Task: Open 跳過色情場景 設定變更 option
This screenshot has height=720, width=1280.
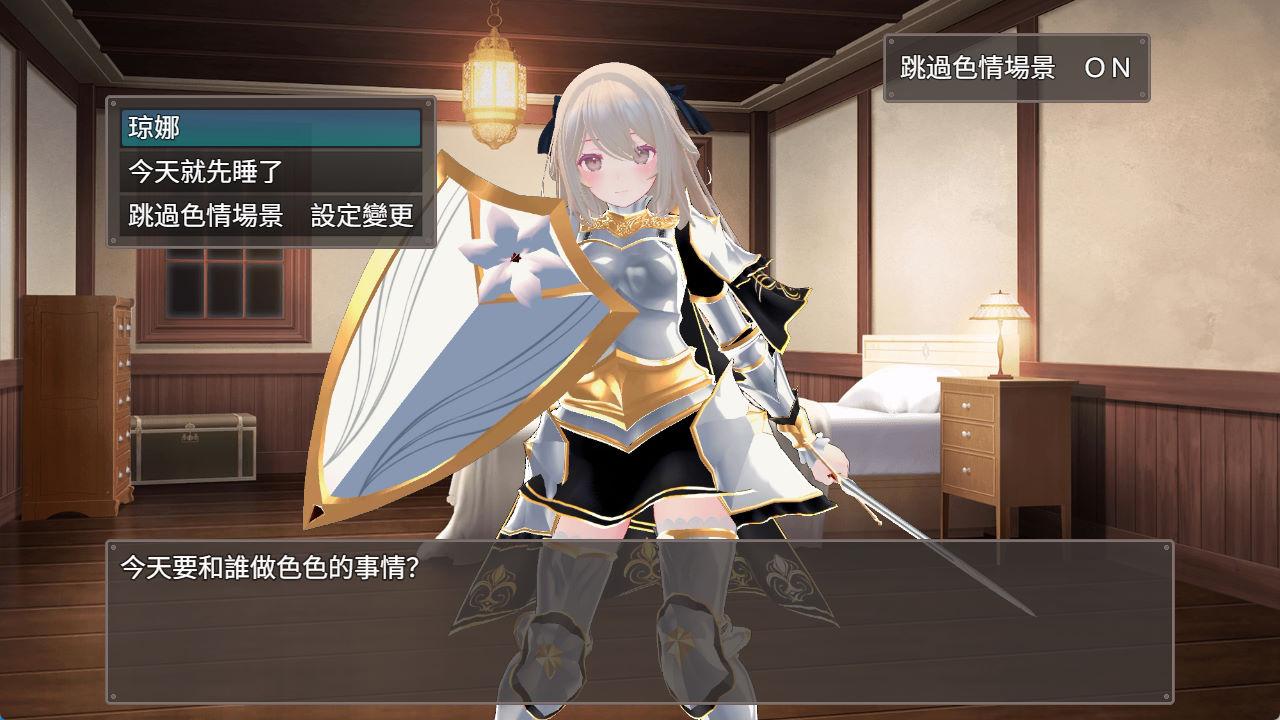Action: coord(270,216)
